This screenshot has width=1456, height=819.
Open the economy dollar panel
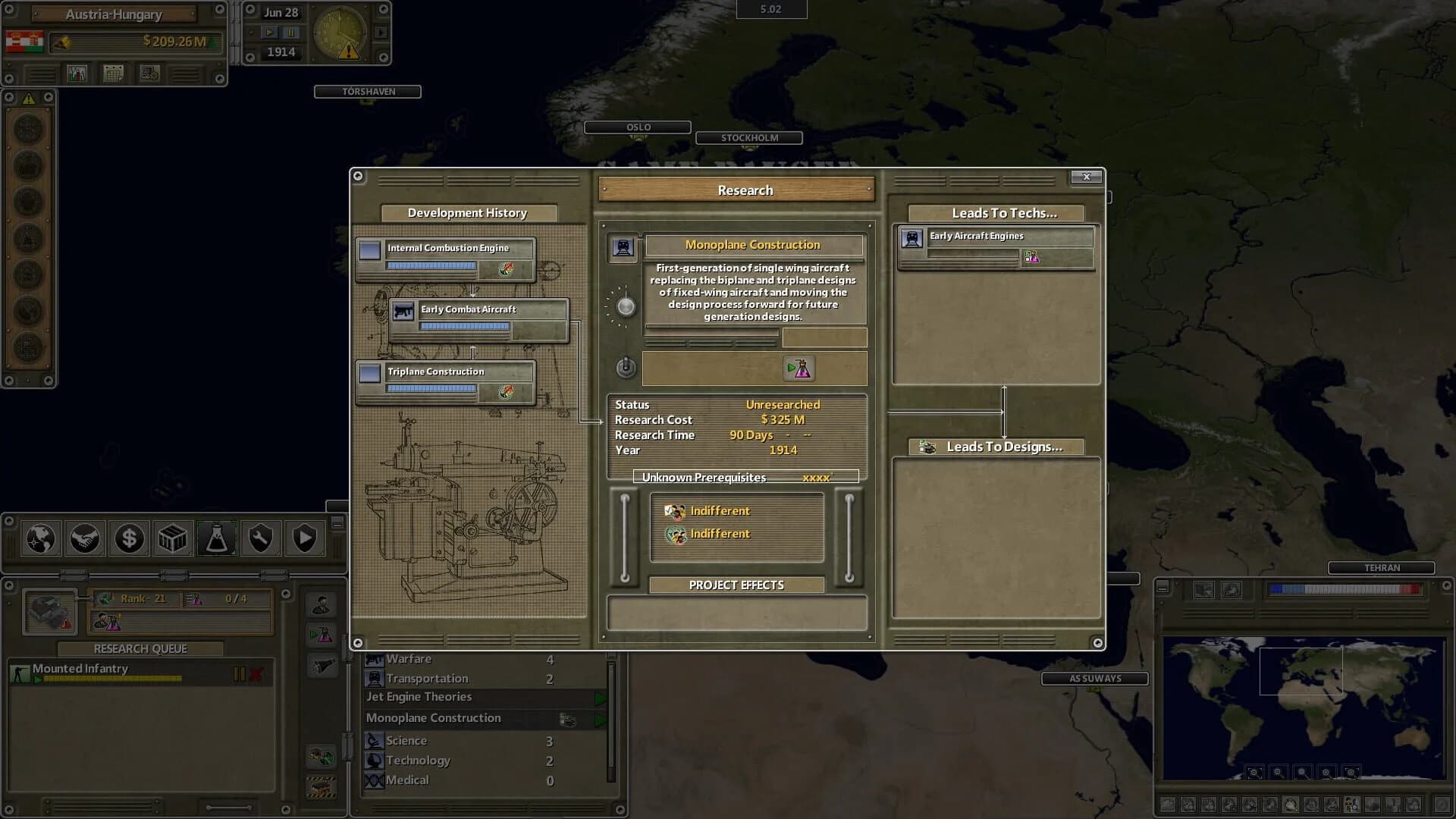129,538
